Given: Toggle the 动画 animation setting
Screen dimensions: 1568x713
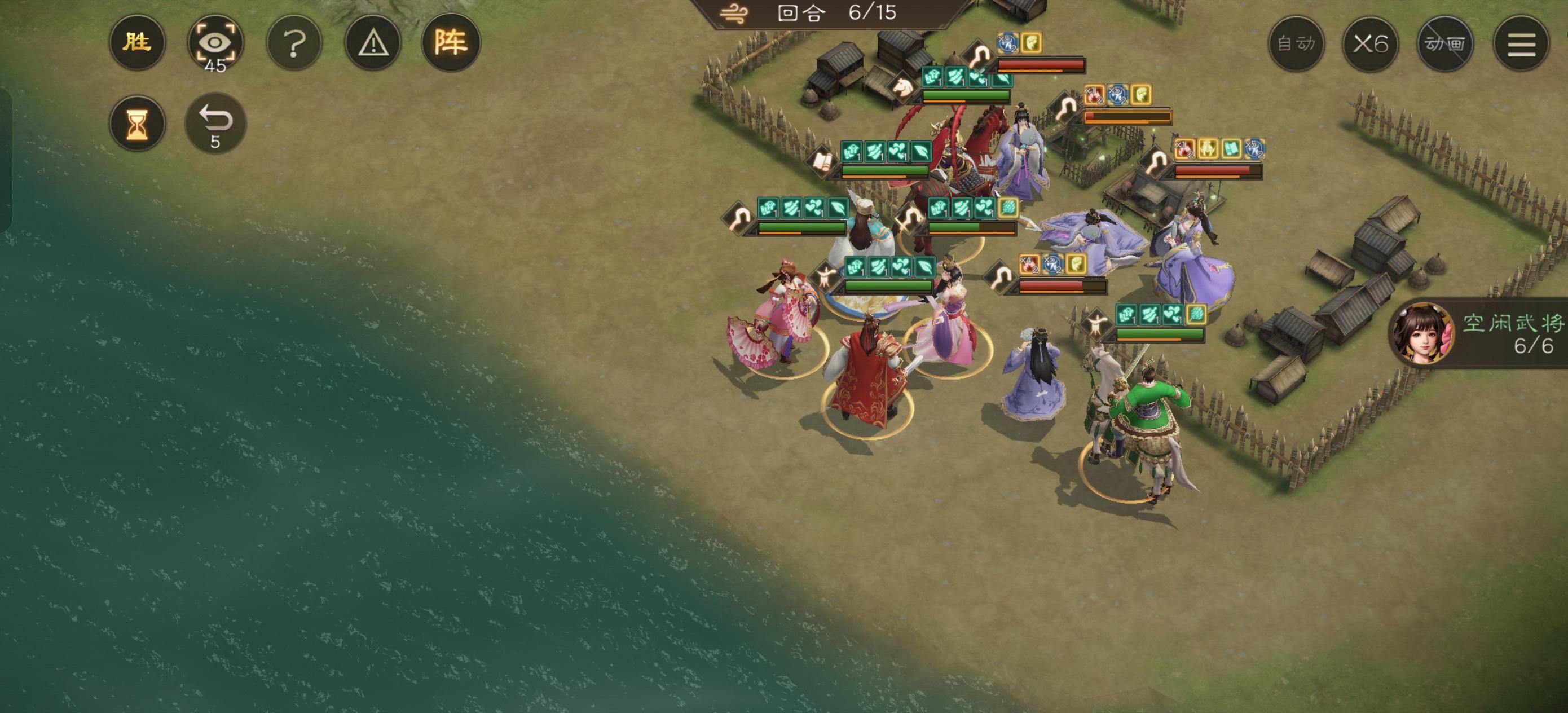Looking at the screenshot, I should [x=1445, y=44].
